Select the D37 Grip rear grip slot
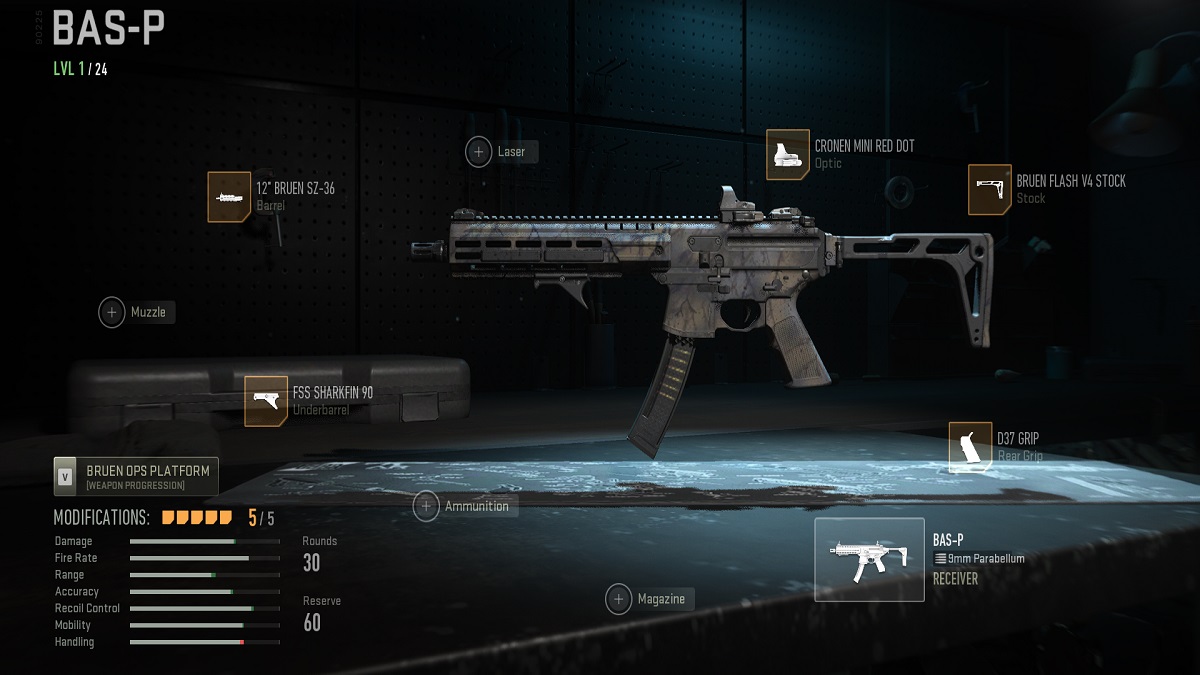Screen dimensions: 1200x675 (x=970, y=447)
